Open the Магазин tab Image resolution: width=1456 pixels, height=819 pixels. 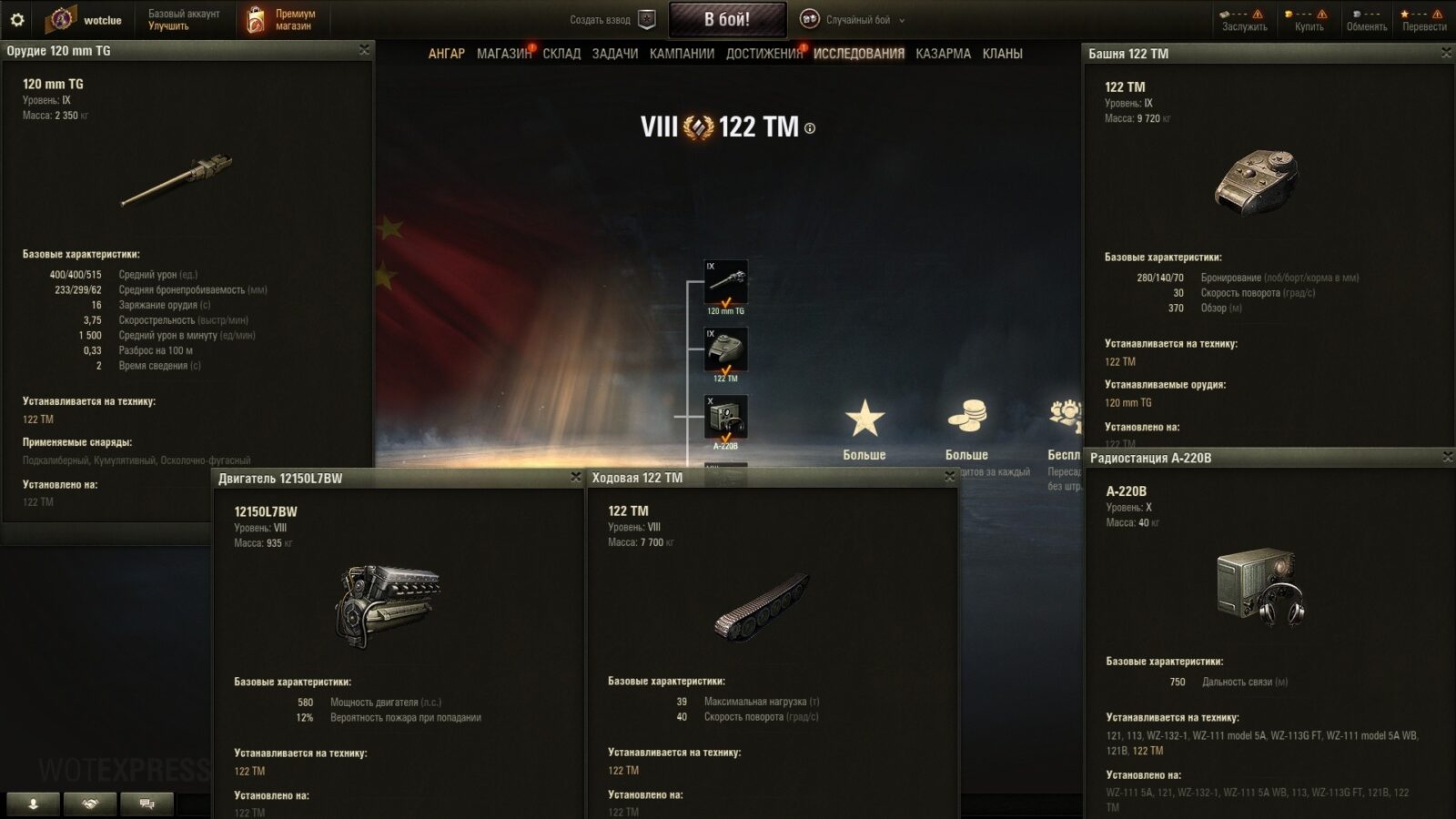click(x=503, y=54)
